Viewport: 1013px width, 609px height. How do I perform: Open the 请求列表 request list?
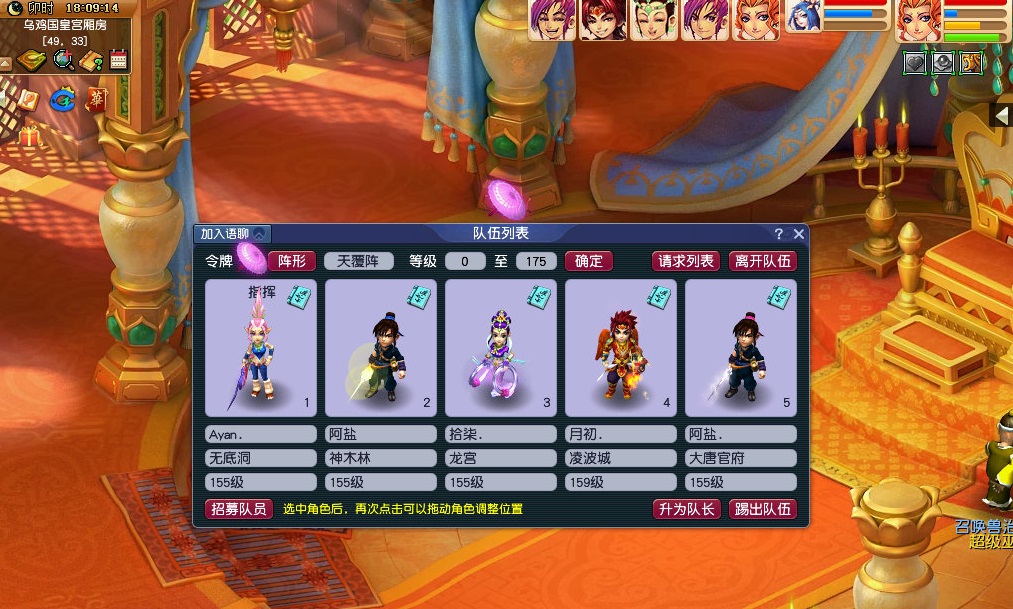[685, 261]
